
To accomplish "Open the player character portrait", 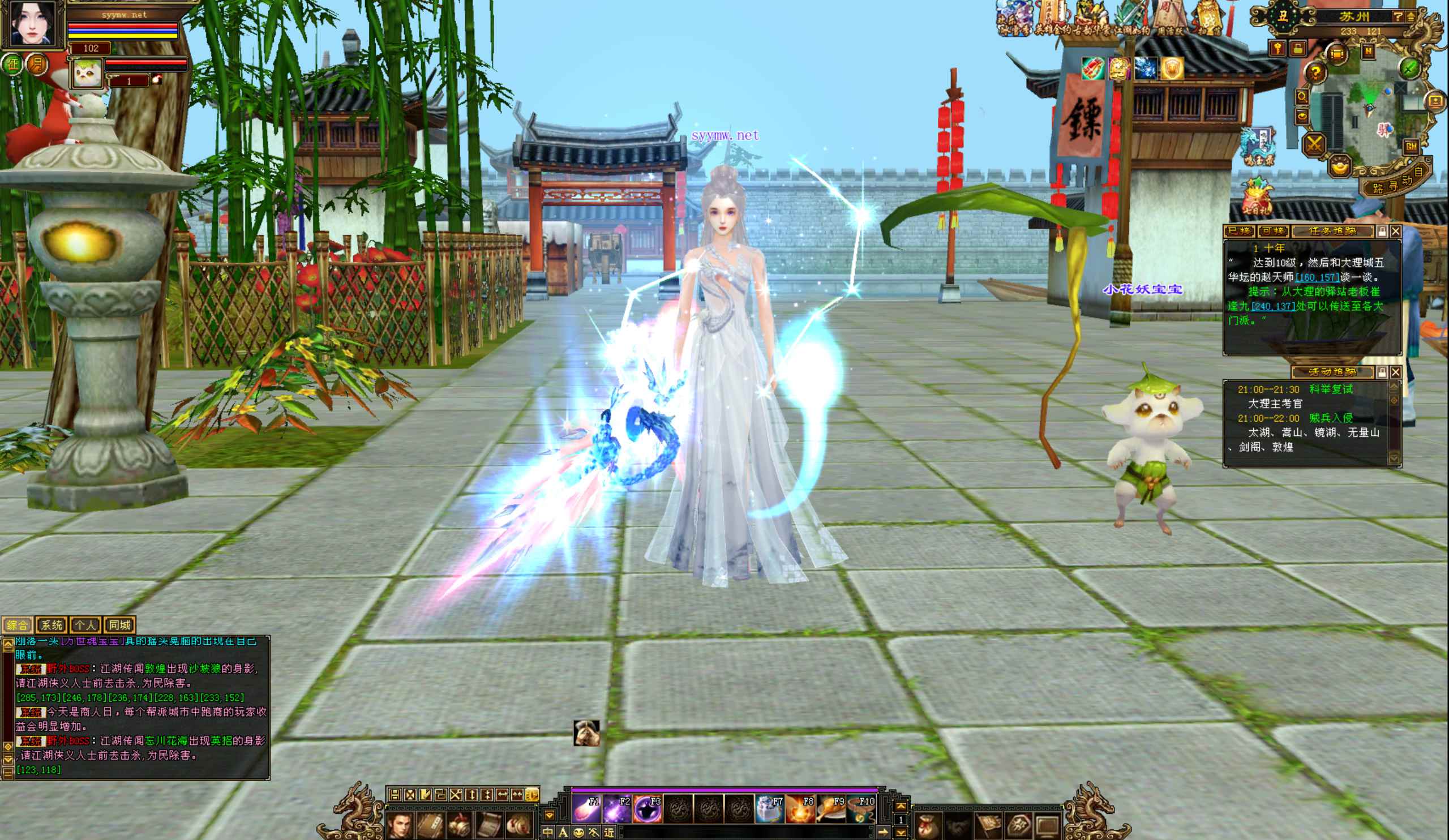I will point(33,24).
